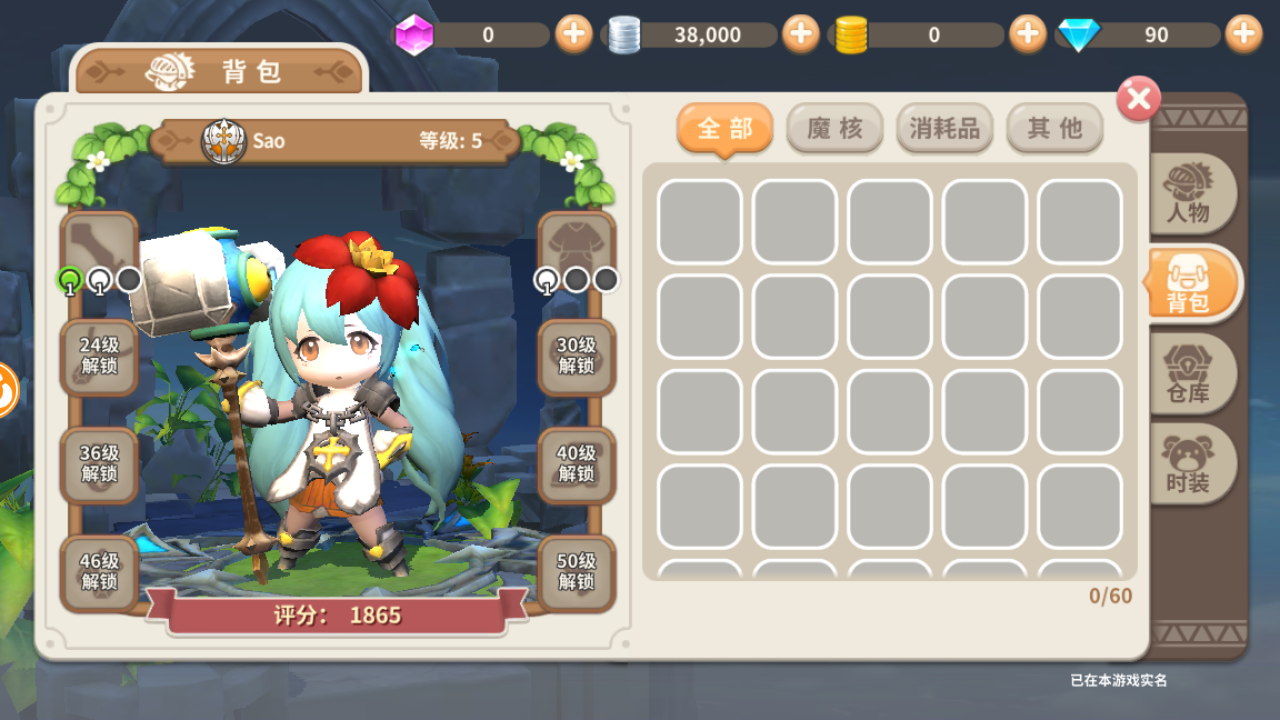Select the 全部 category filter
Viewport: 1280px width, 720px height.
pos(724,128)
